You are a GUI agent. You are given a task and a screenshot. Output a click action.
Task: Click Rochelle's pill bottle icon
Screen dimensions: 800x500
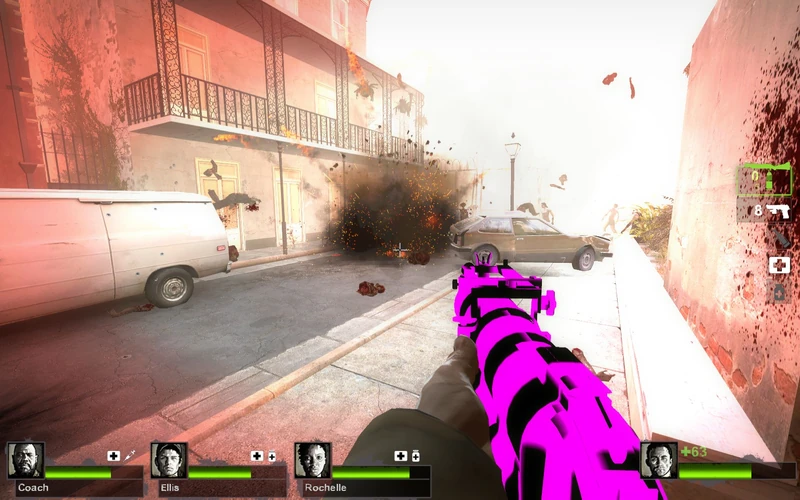pyautogui.click(x=415, y=456)
